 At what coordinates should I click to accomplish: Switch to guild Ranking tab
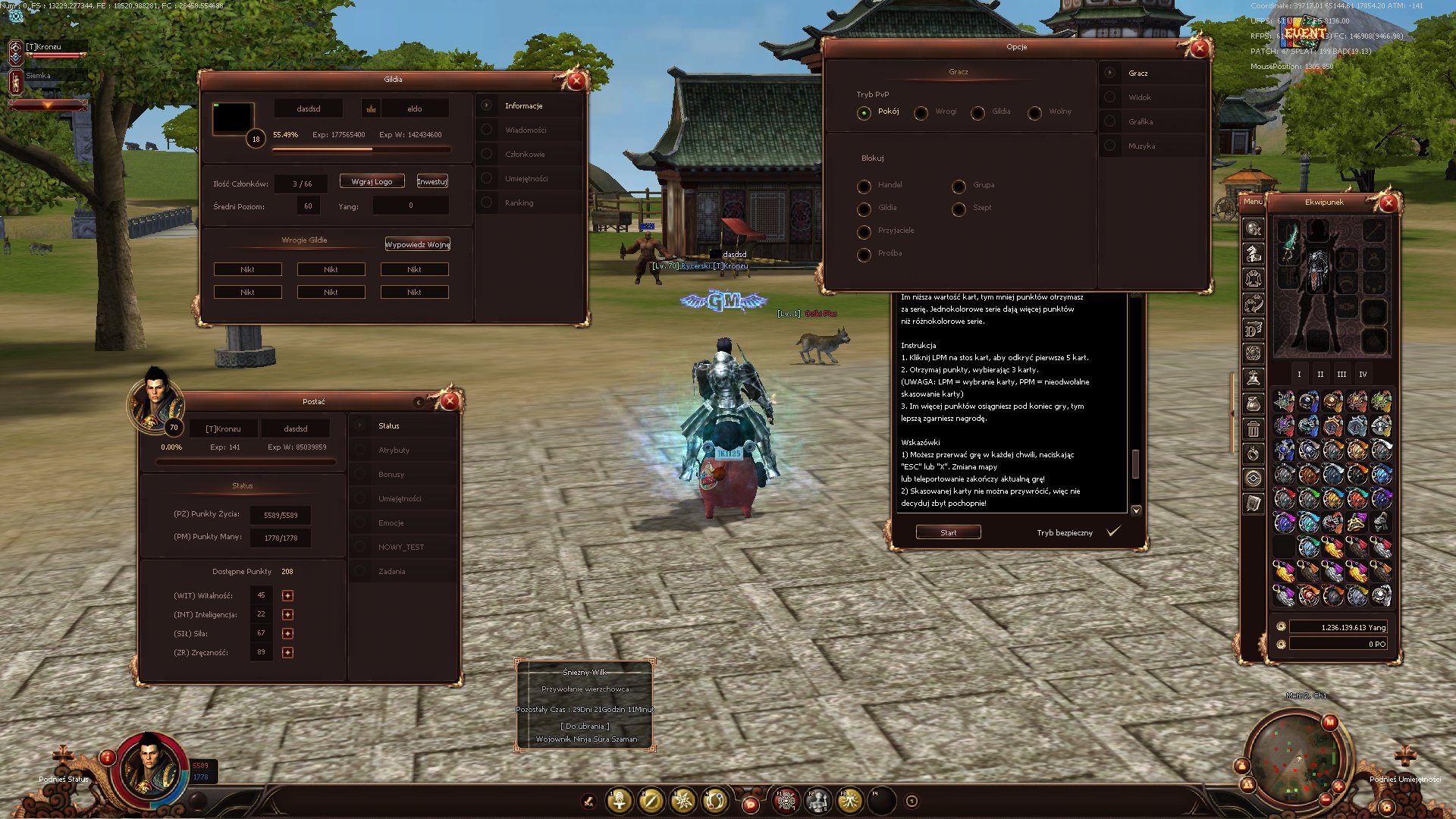519,203
